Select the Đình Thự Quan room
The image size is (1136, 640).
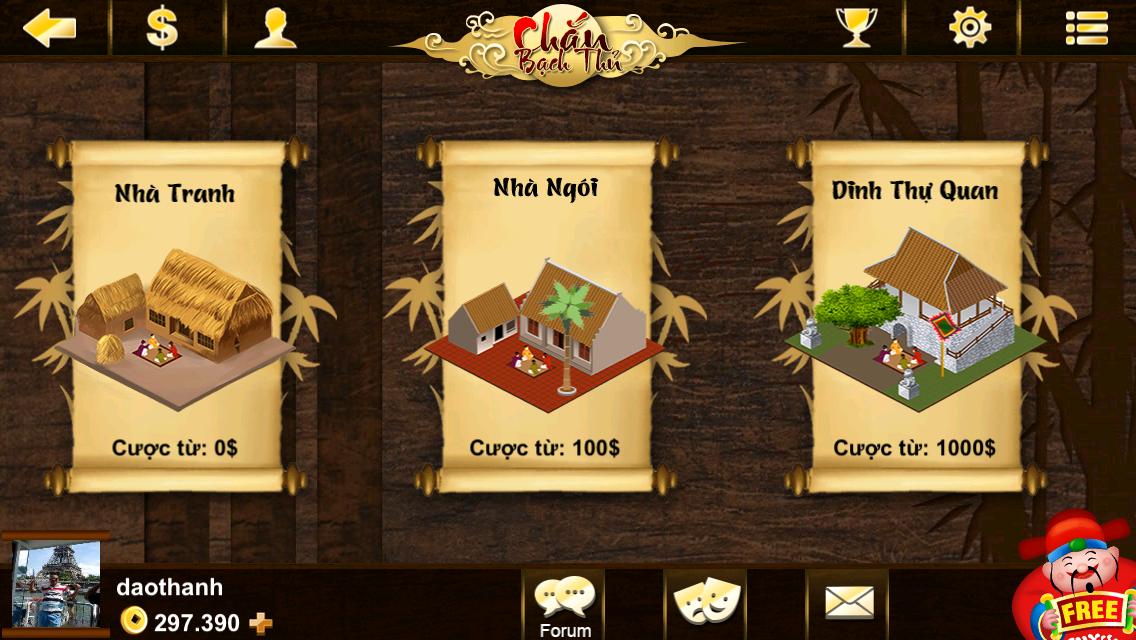[915, 315]
